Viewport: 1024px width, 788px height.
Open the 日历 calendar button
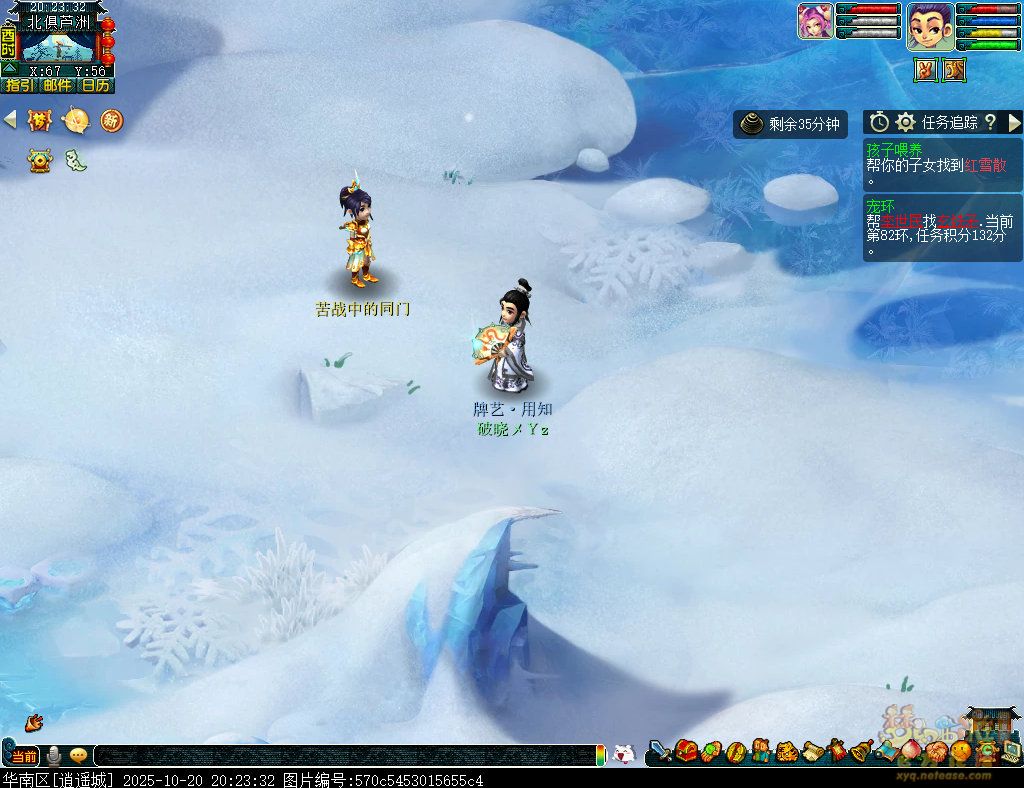[96, 86]
